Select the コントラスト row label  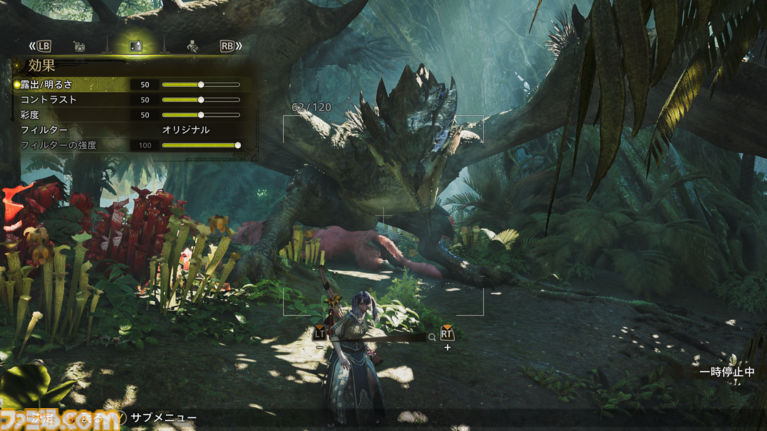pyautogui.click(x=48, y=100)
